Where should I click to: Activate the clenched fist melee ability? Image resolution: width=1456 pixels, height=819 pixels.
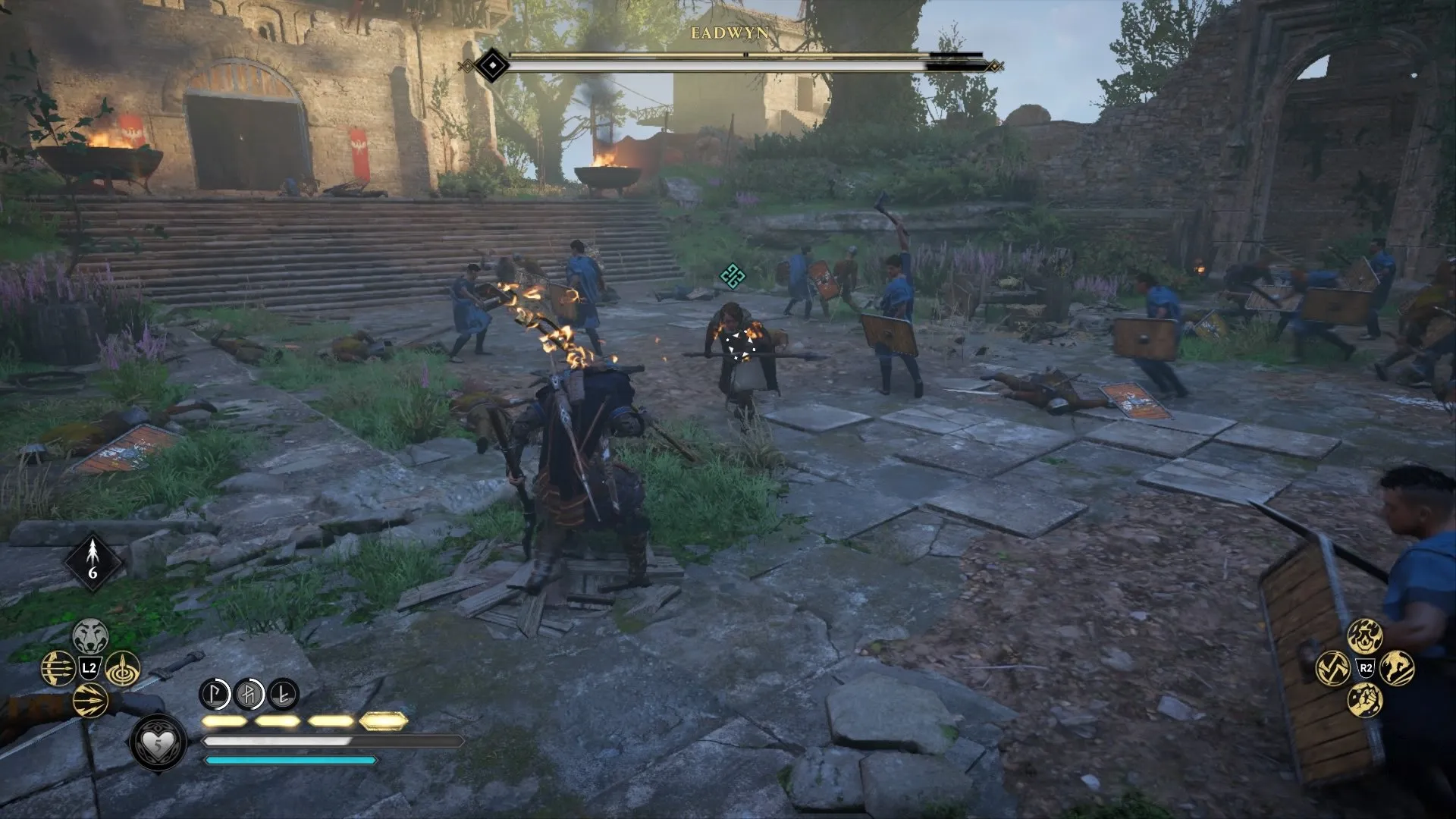[x=1365, y=700]
